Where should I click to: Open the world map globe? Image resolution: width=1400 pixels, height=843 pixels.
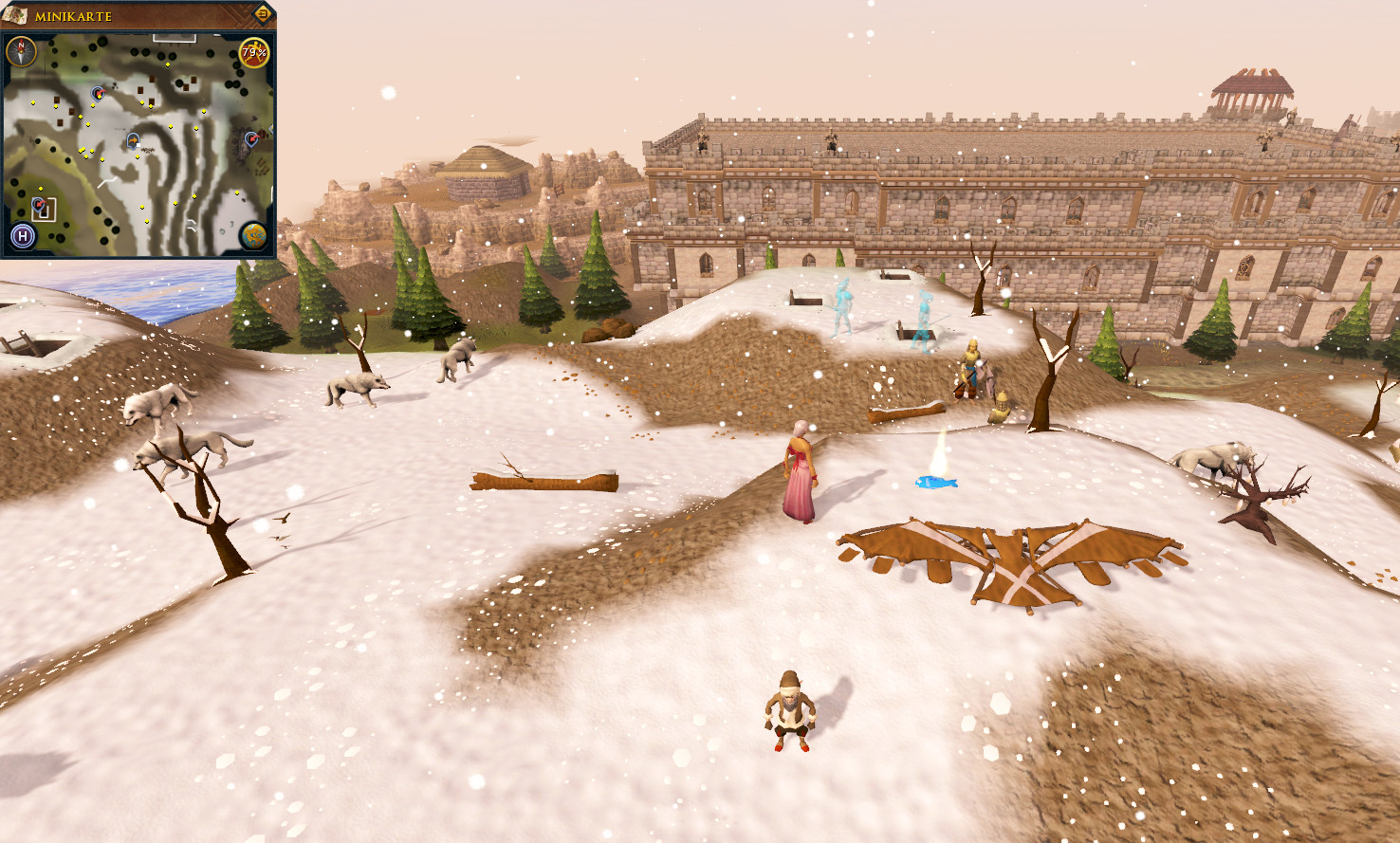click(x=253, y=234)
